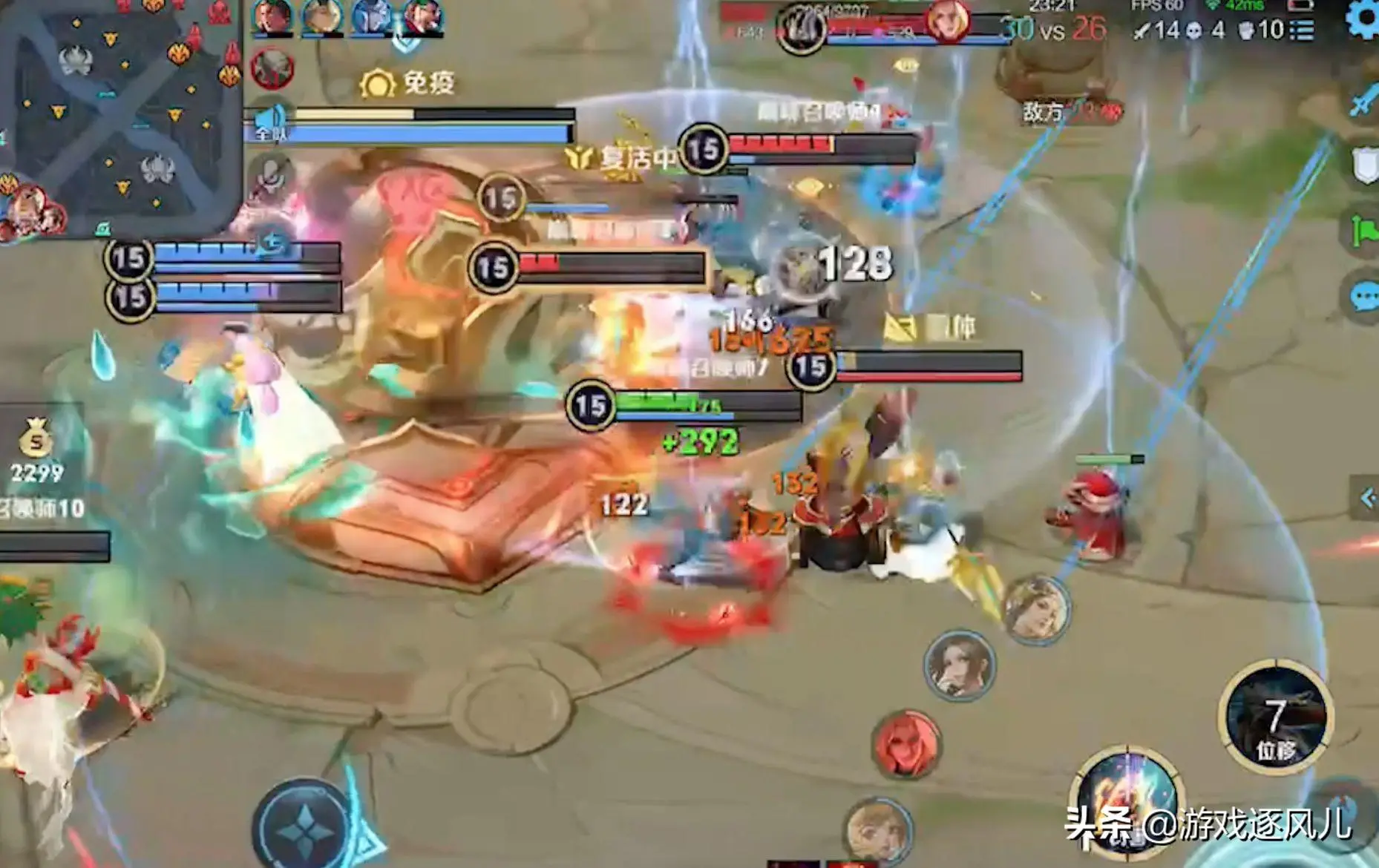The width and height of the screenshot is (1379, 868).
Task: Open the scoreboard list icon
Action: (1302, 30)
